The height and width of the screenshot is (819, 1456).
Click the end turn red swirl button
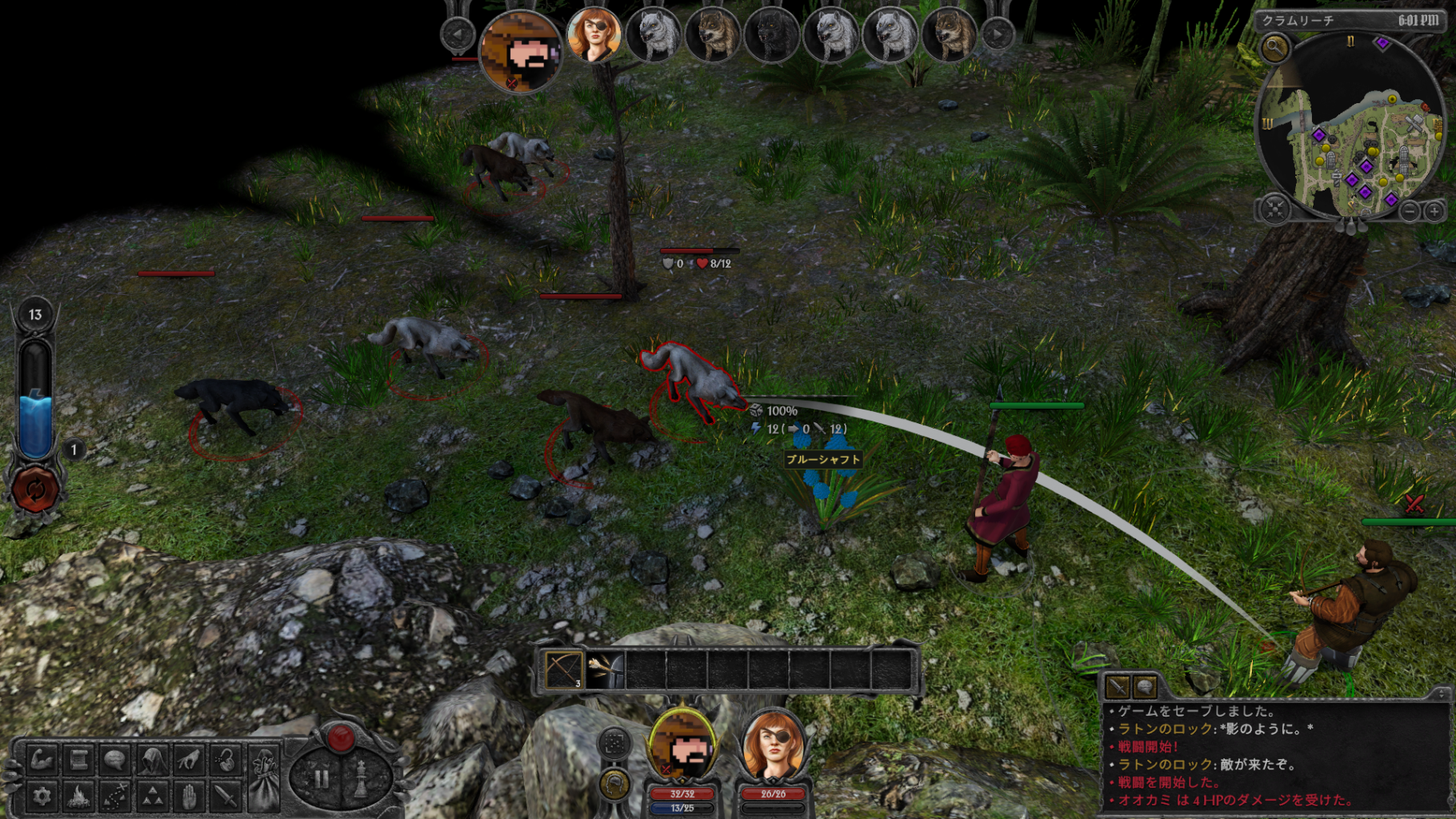click(x=35, y=489)
